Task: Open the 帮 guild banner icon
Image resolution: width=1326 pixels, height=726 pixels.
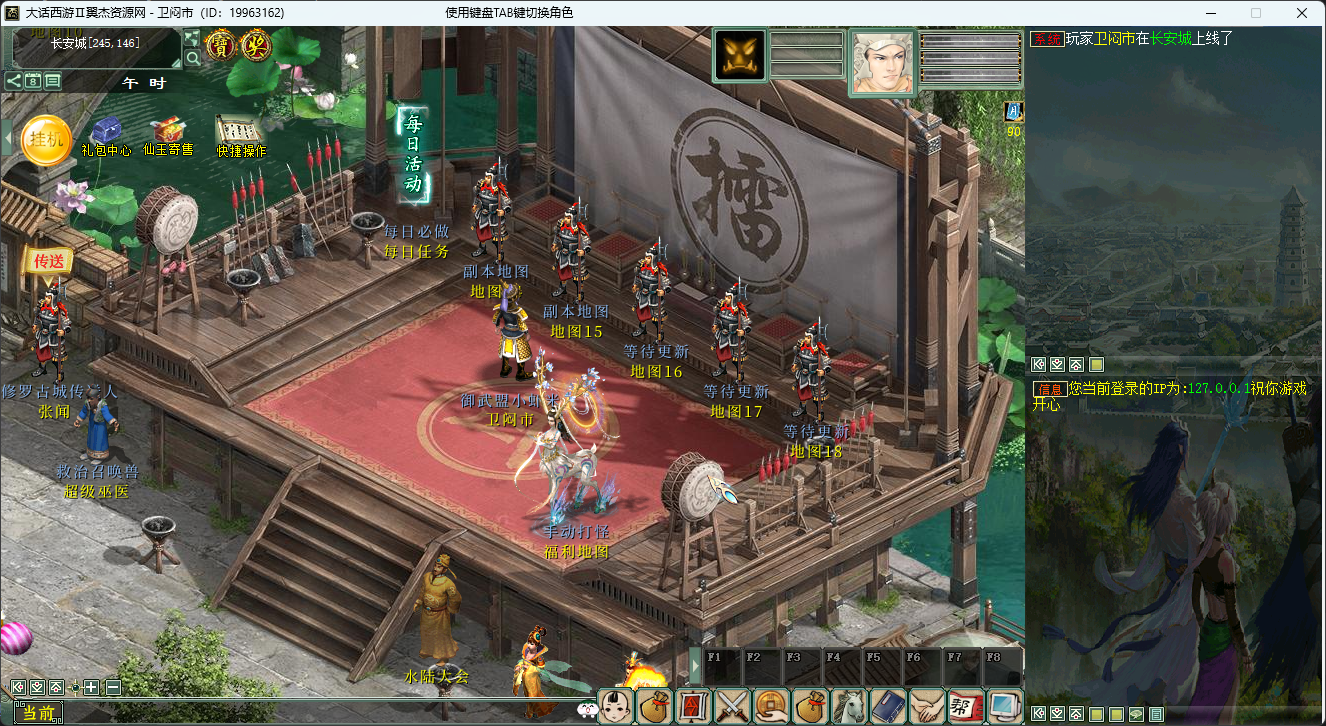Action: pos(964,706)
